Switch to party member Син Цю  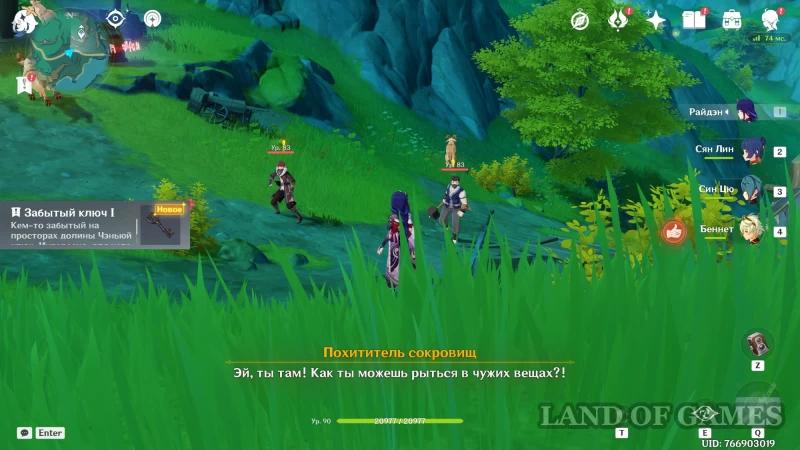click(x=749, y=190)
